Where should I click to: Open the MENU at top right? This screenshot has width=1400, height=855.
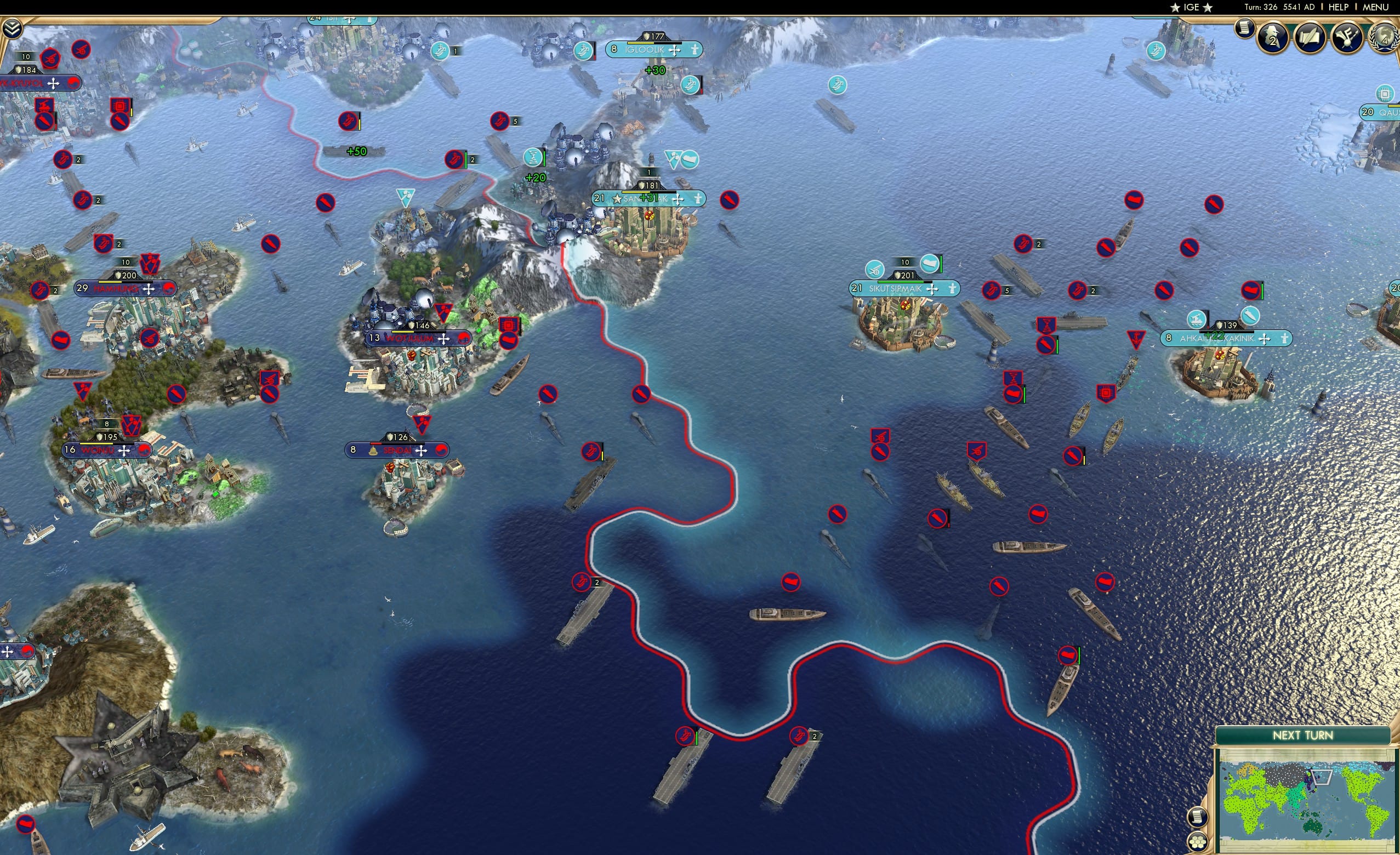click(x=1374, y=7)
